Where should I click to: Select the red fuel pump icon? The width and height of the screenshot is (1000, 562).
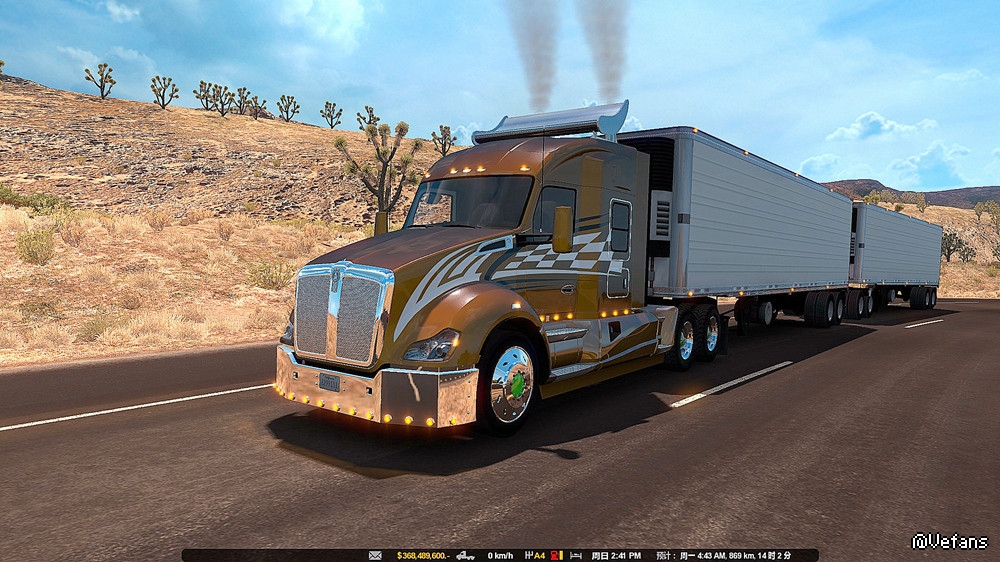click(x=555, y=556)
